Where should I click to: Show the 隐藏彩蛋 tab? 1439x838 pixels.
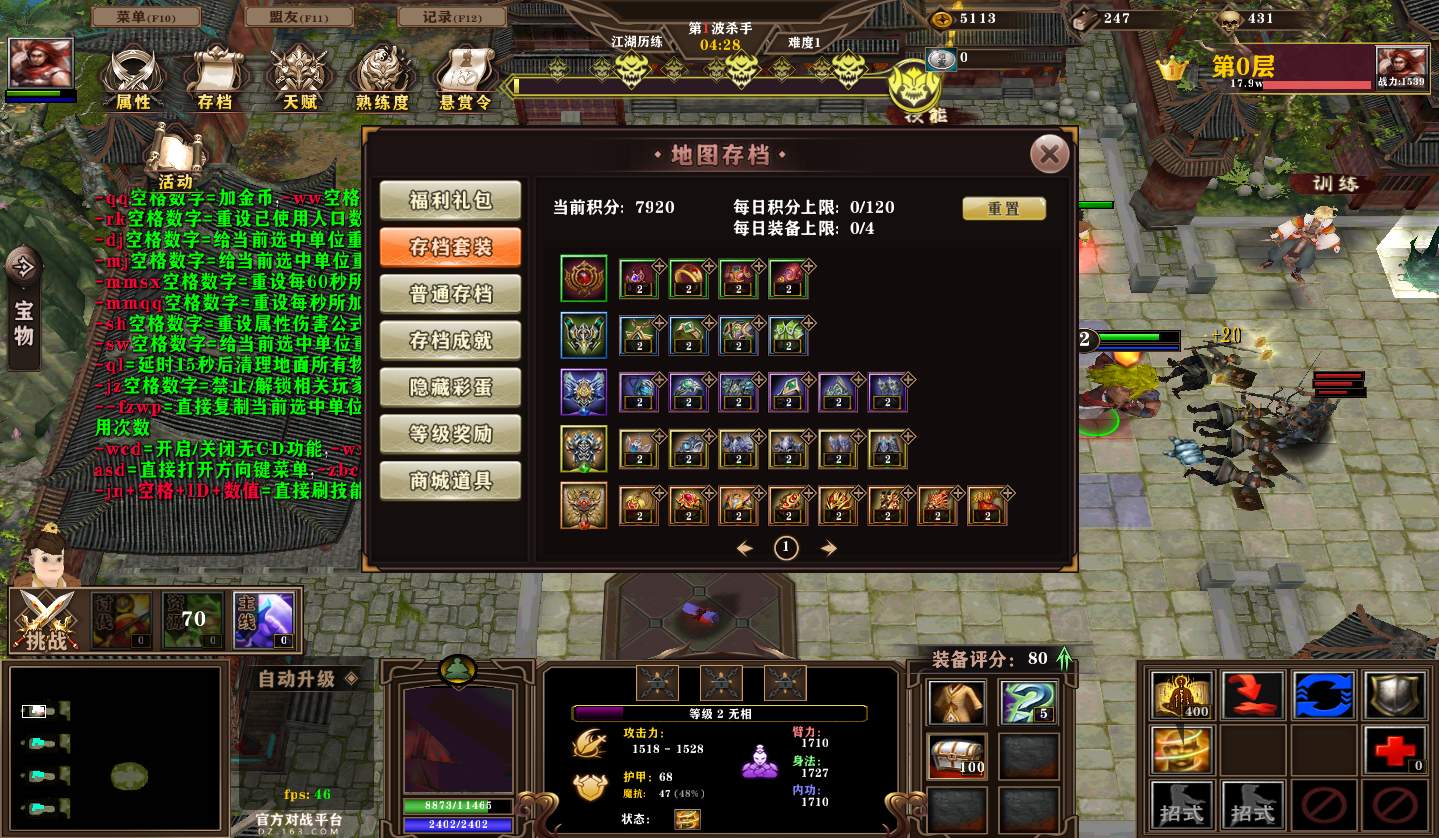click(x=450, y=388)
